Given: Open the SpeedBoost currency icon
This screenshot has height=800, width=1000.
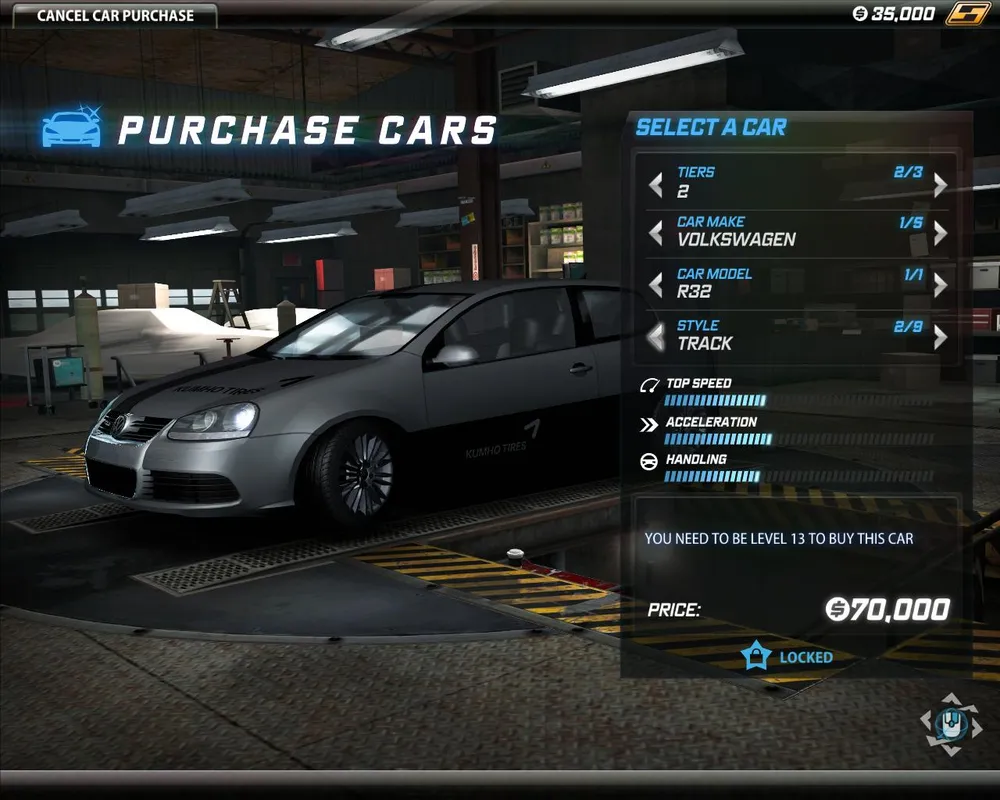Looking at the screenshot, I should click(x=966, y=14).
